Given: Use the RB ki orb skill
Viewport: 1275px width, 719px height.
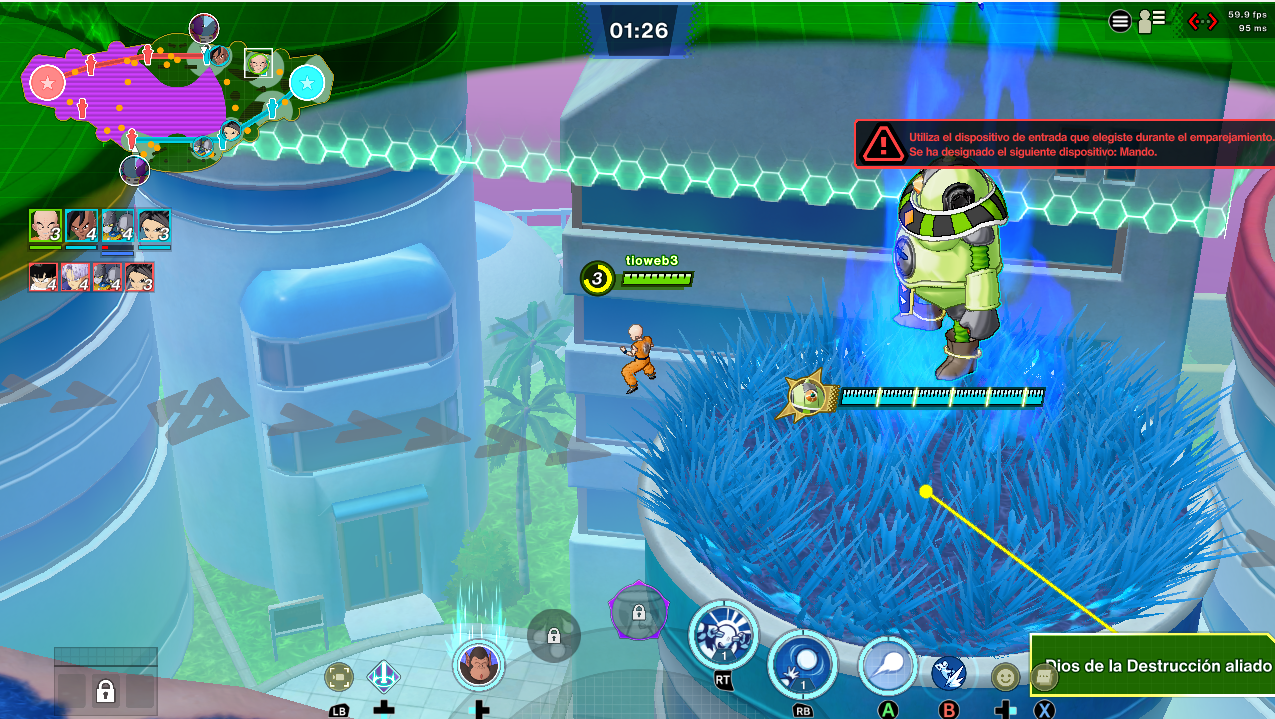Looking at the screenshot, I should 801,664.
